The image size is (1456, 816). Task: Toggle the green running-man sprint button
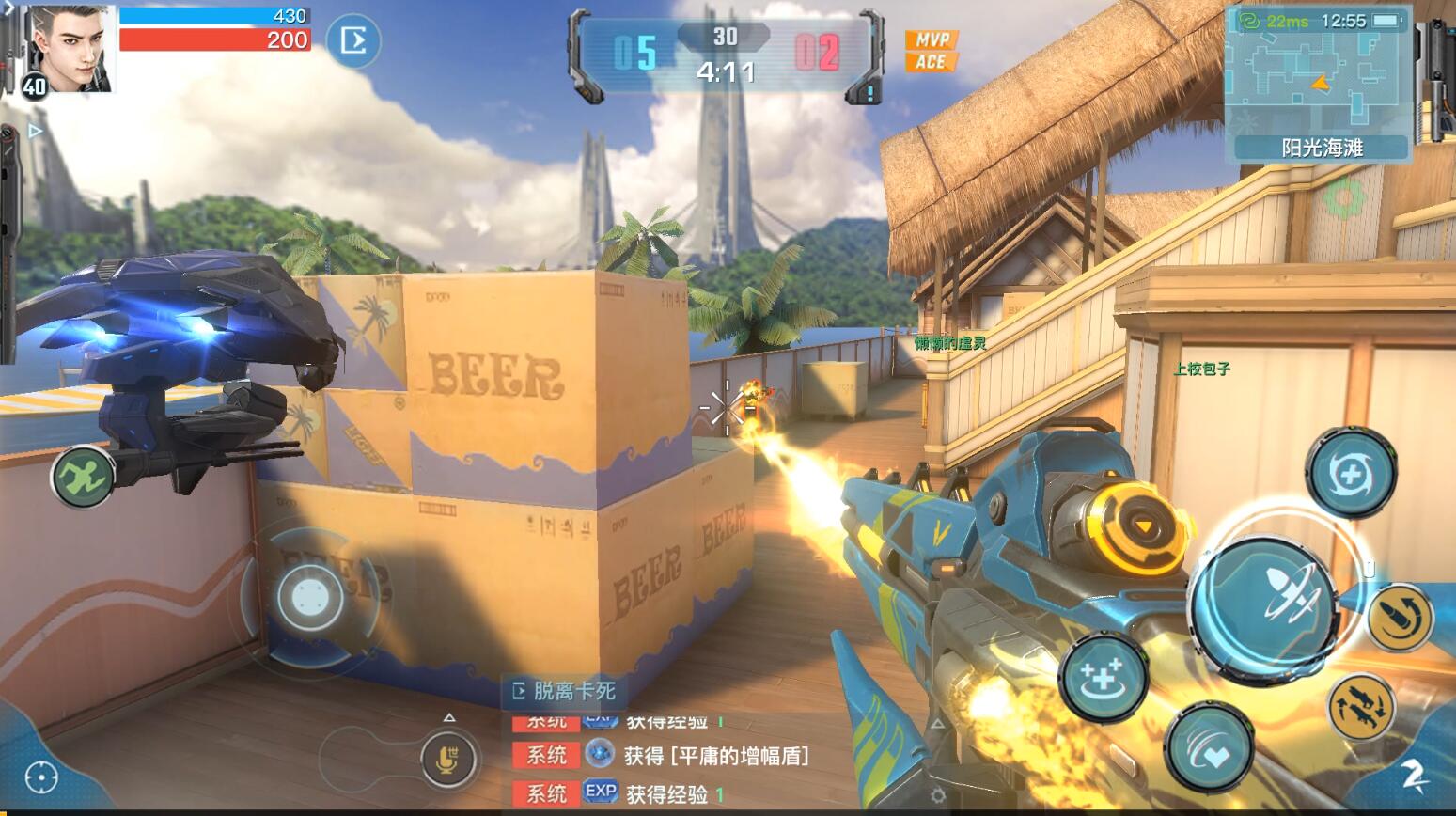coord(83,477)
